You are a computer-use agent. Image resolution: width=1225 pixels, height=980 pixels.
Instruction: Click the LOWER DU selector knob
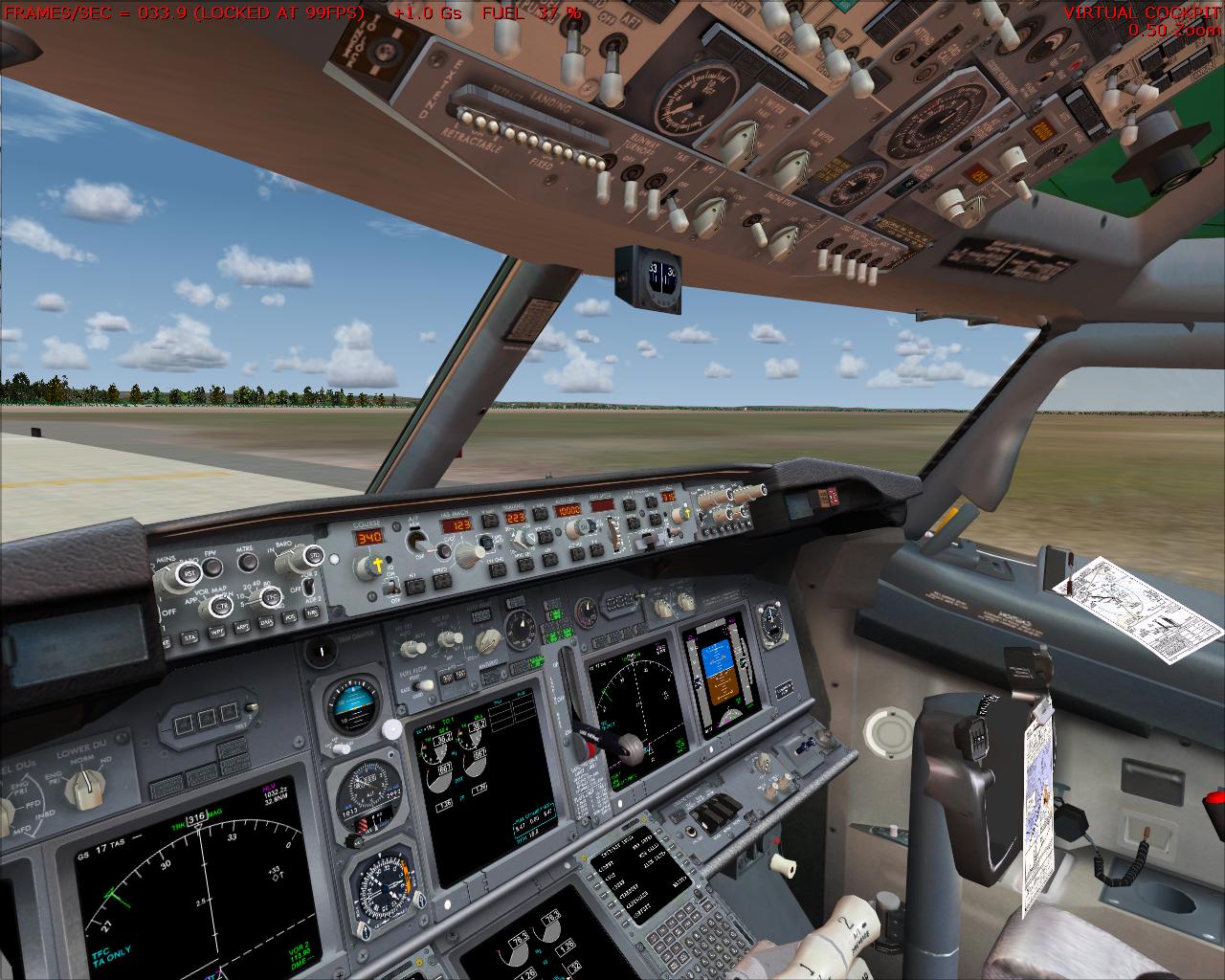tap(88, 783)
